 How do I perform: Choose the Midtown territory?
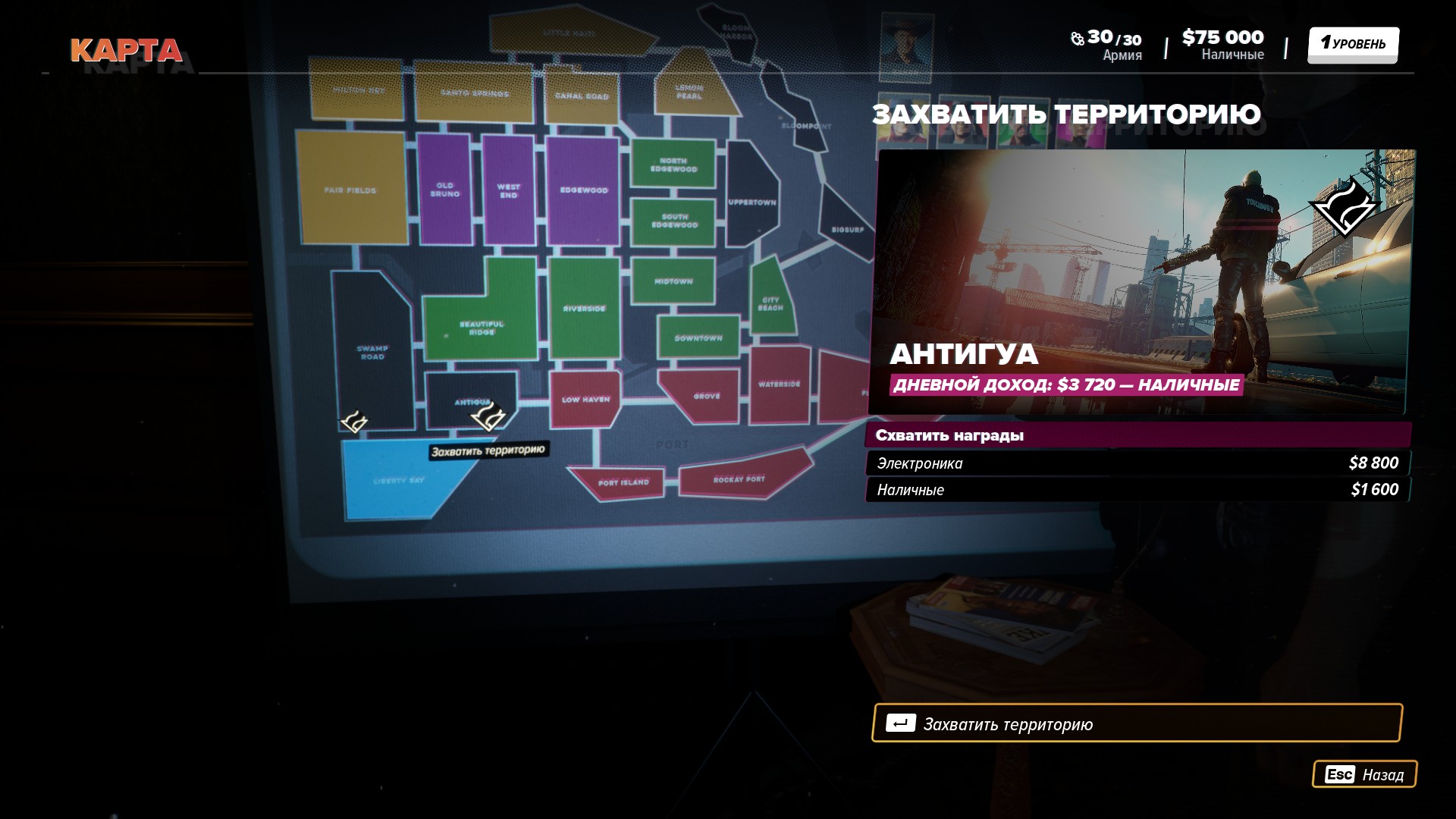[673, 281]
